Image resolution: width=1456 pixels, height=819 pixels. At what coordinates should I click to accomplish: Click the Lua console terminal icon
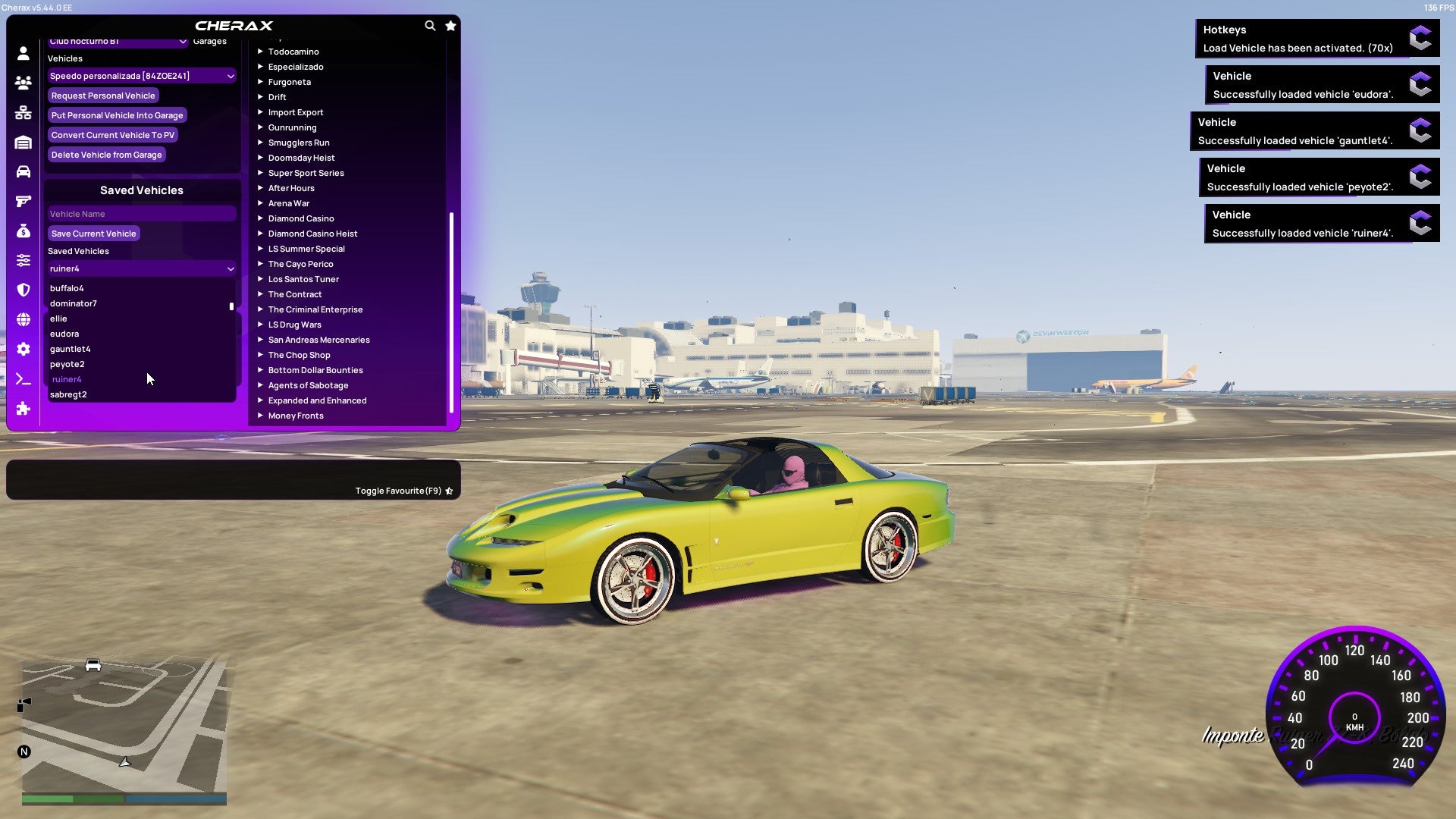click(23, 379)
